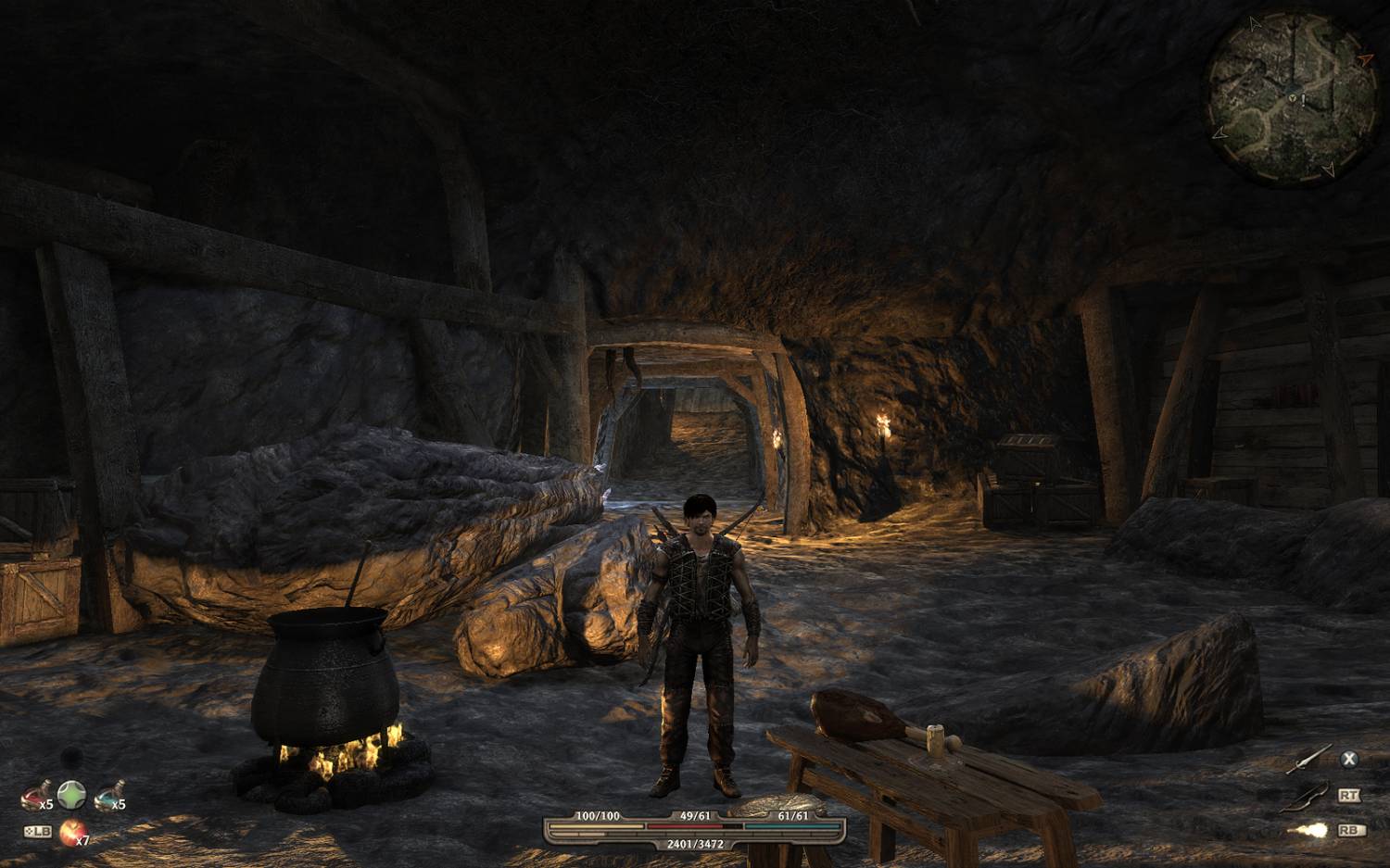
Task: Select the red apple quick item
Action: click(71, 833)
